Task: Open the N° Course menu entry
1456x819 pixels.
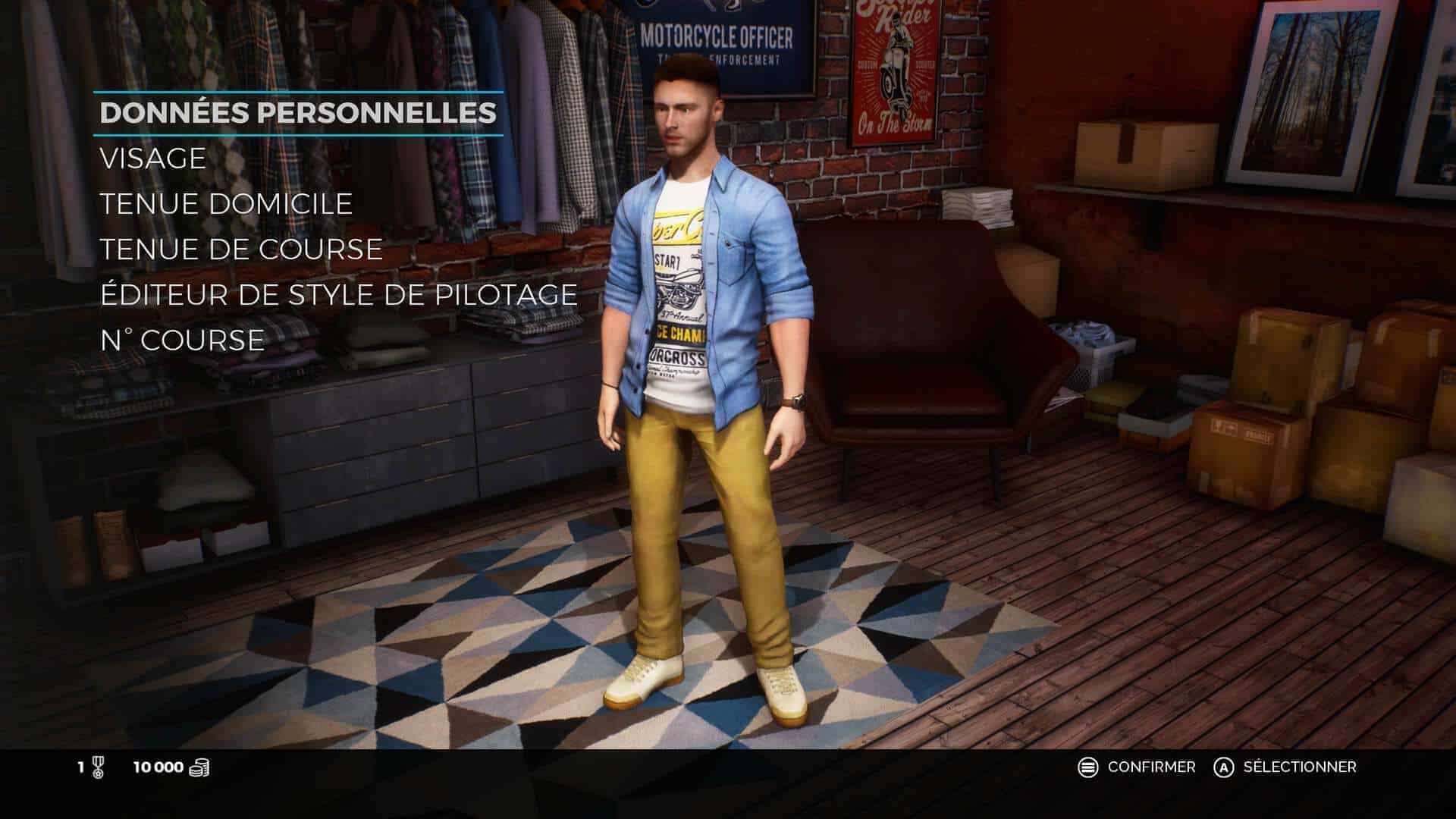Action: point(182,340)
